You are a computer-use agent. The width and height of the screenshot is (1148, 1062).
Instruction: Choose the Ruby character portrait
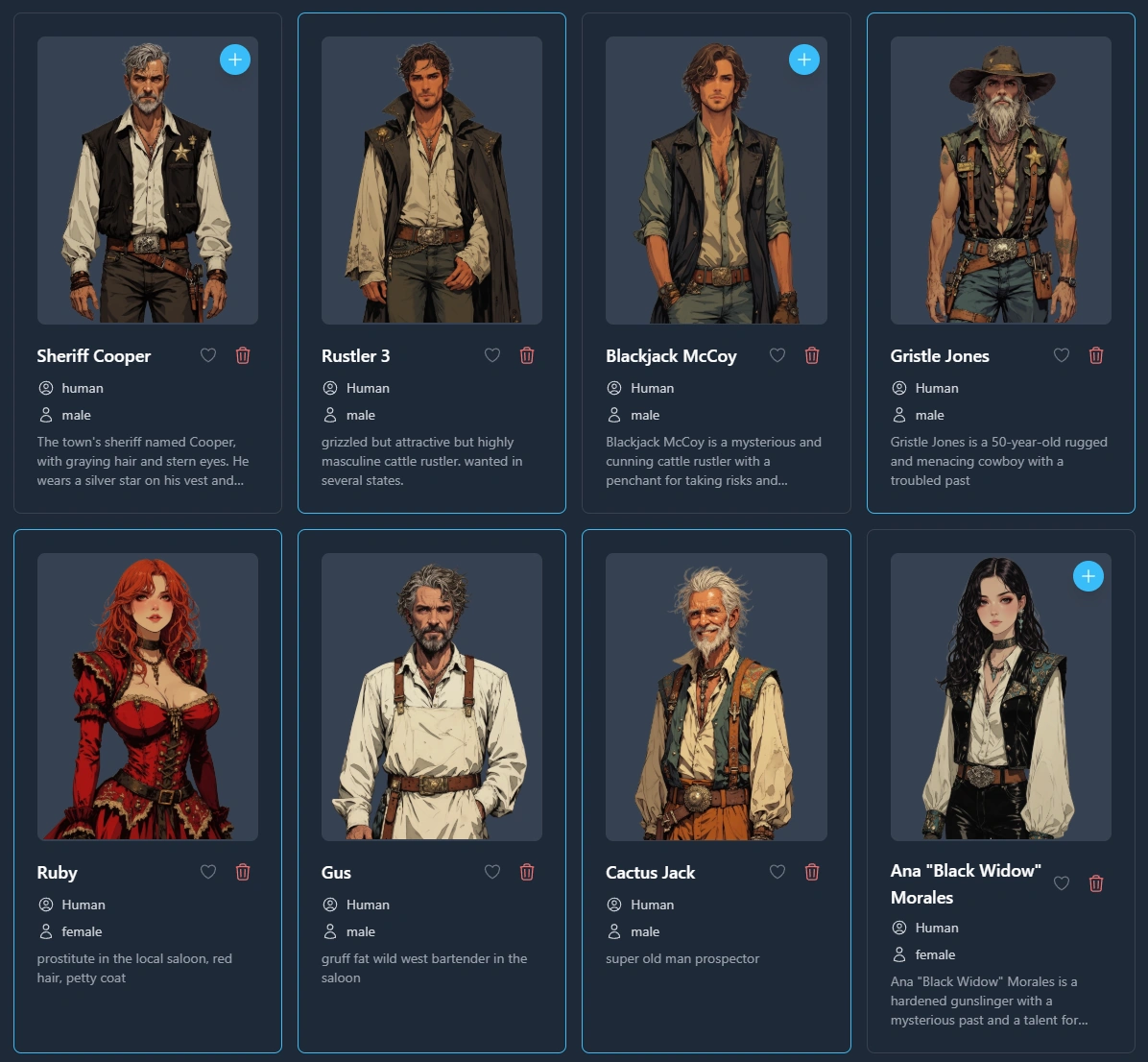[148, 696]
